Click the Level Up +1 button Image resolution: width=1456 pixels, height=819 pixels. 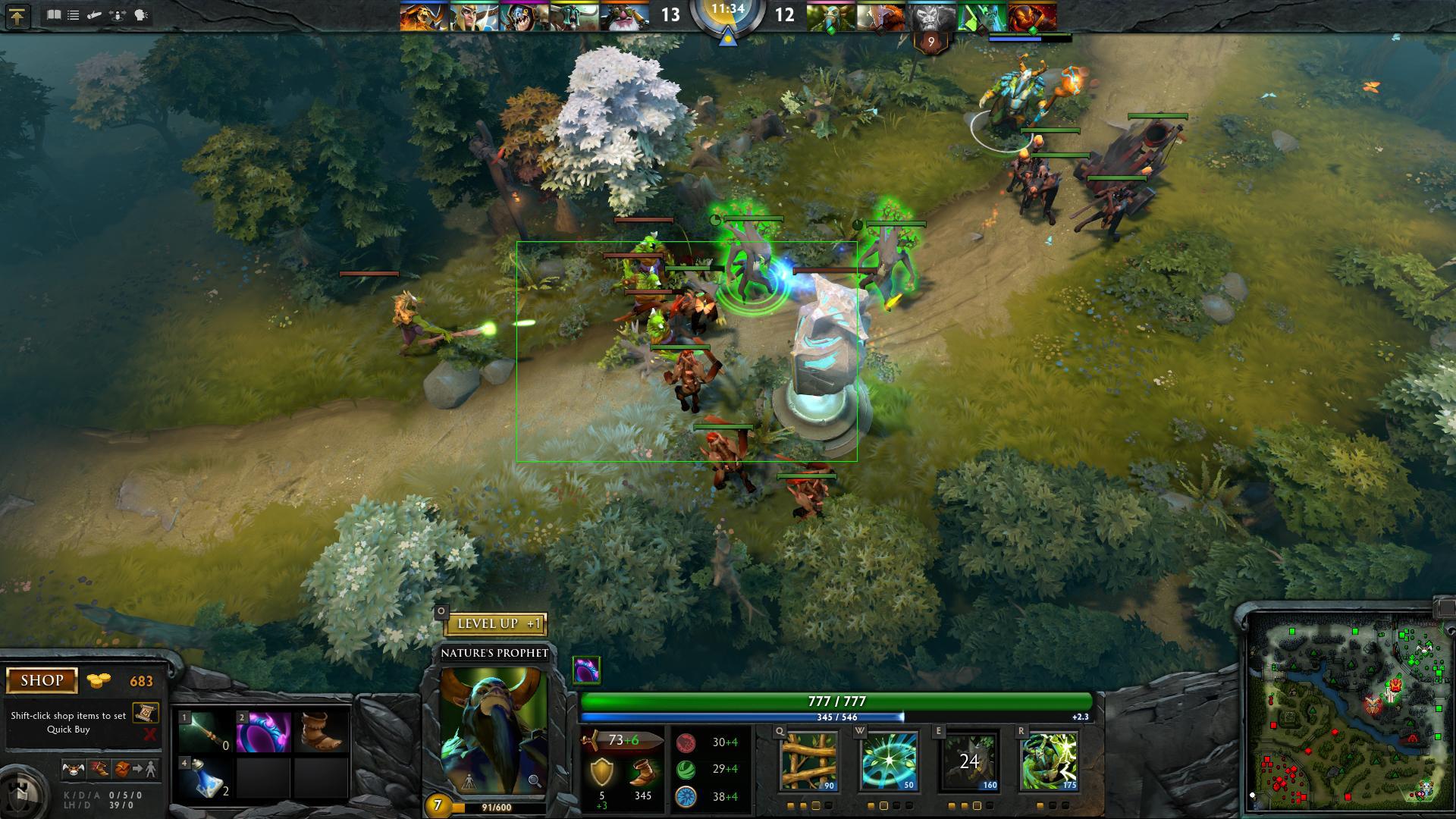(494, 624)
